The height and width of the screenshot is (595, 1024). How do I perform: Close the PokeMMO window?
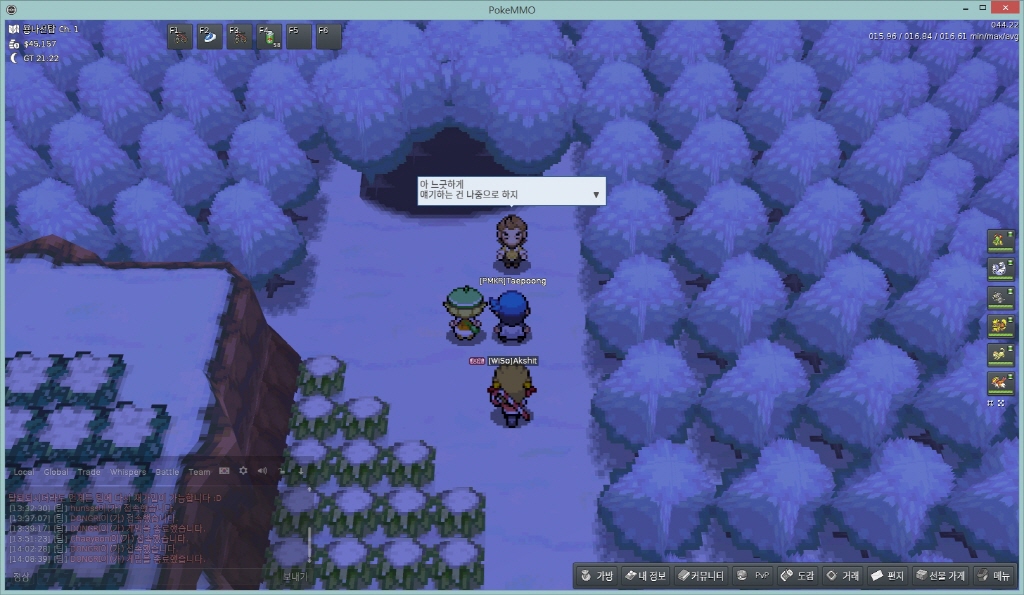click(x=1012, y=9)
